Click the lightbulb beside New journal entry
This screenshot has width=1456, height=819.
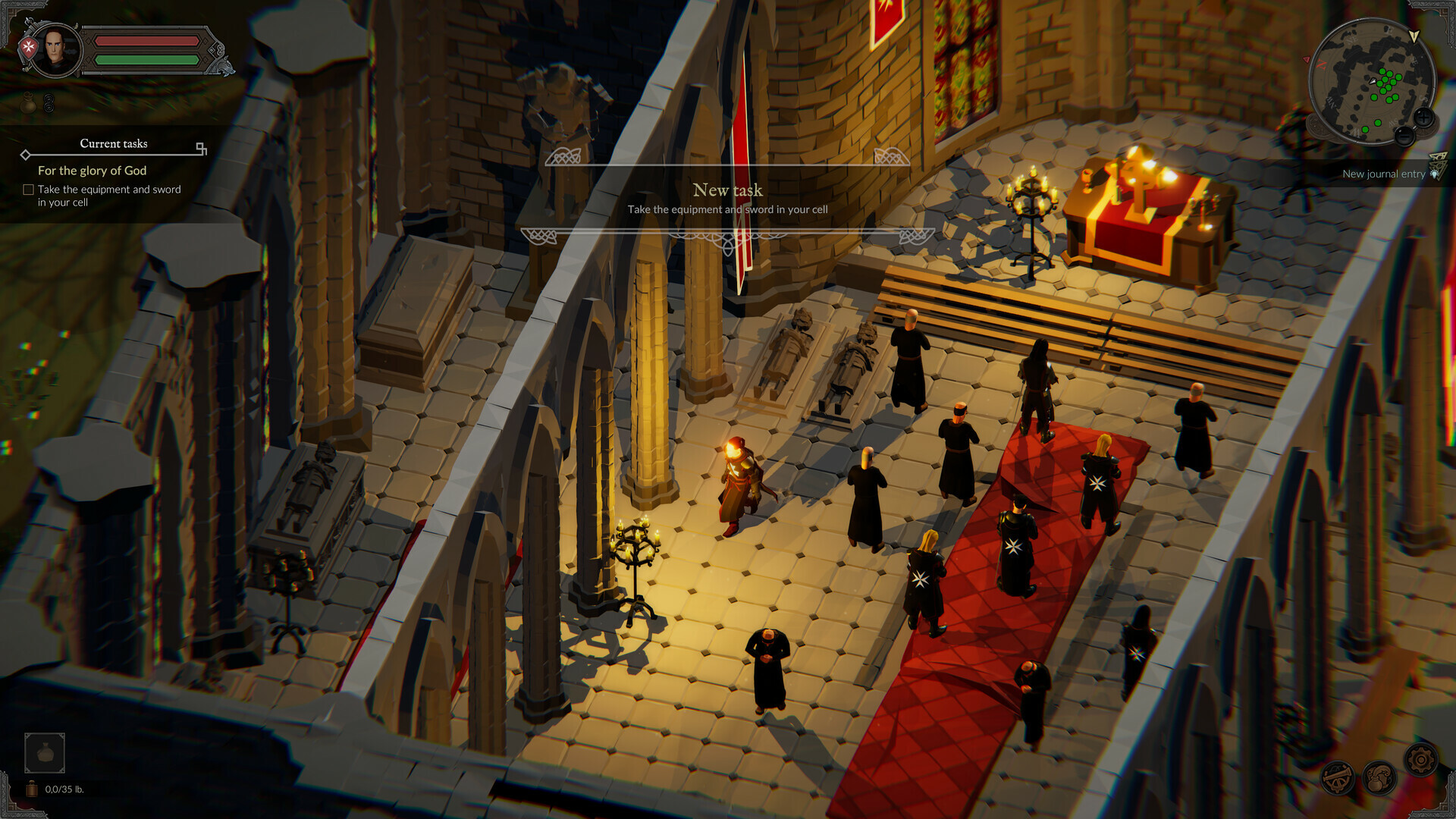coord(1435,174)
